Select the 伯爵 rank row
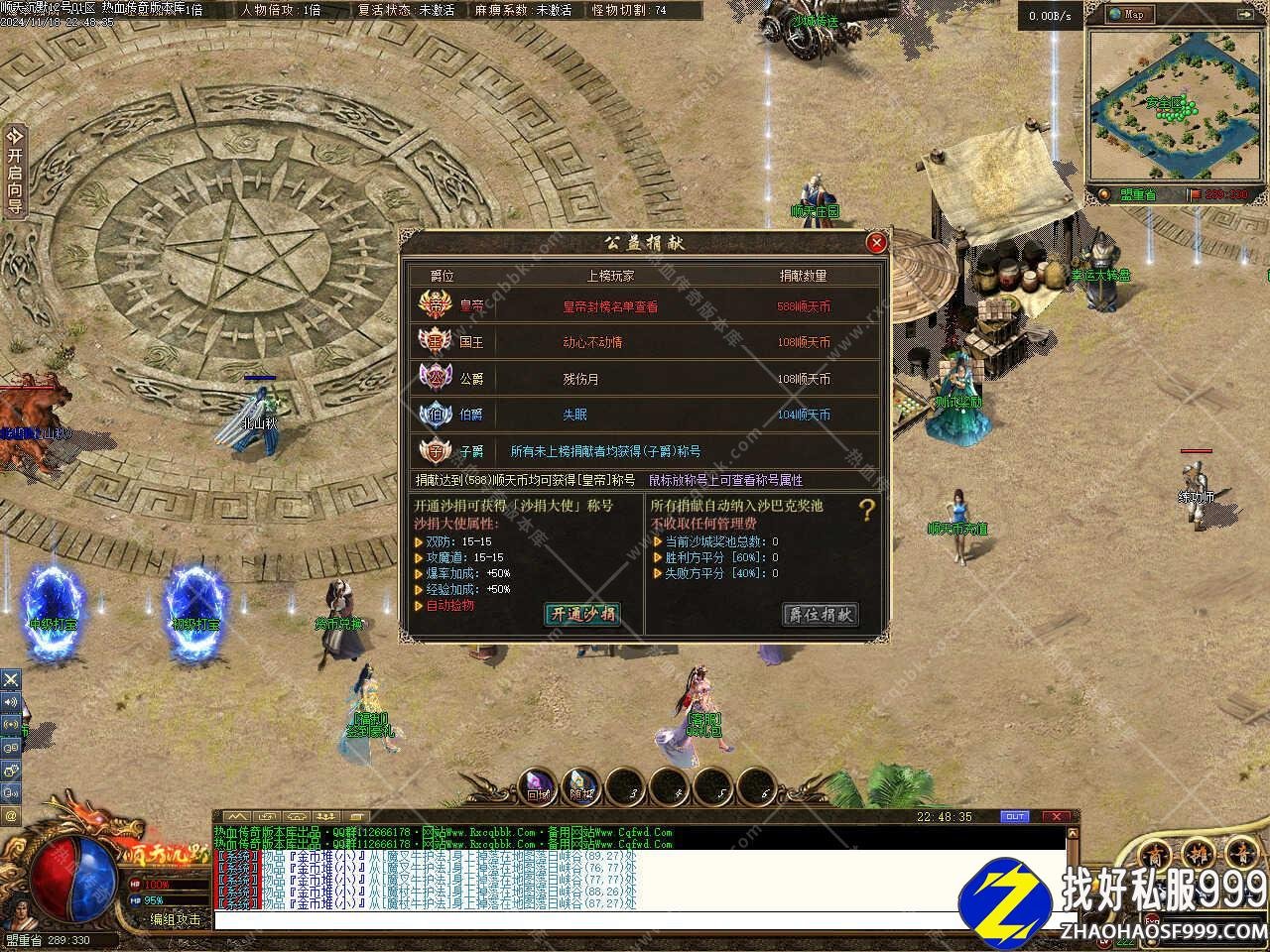The height and width of the screenshot is (952, 1270). point(645,415)
